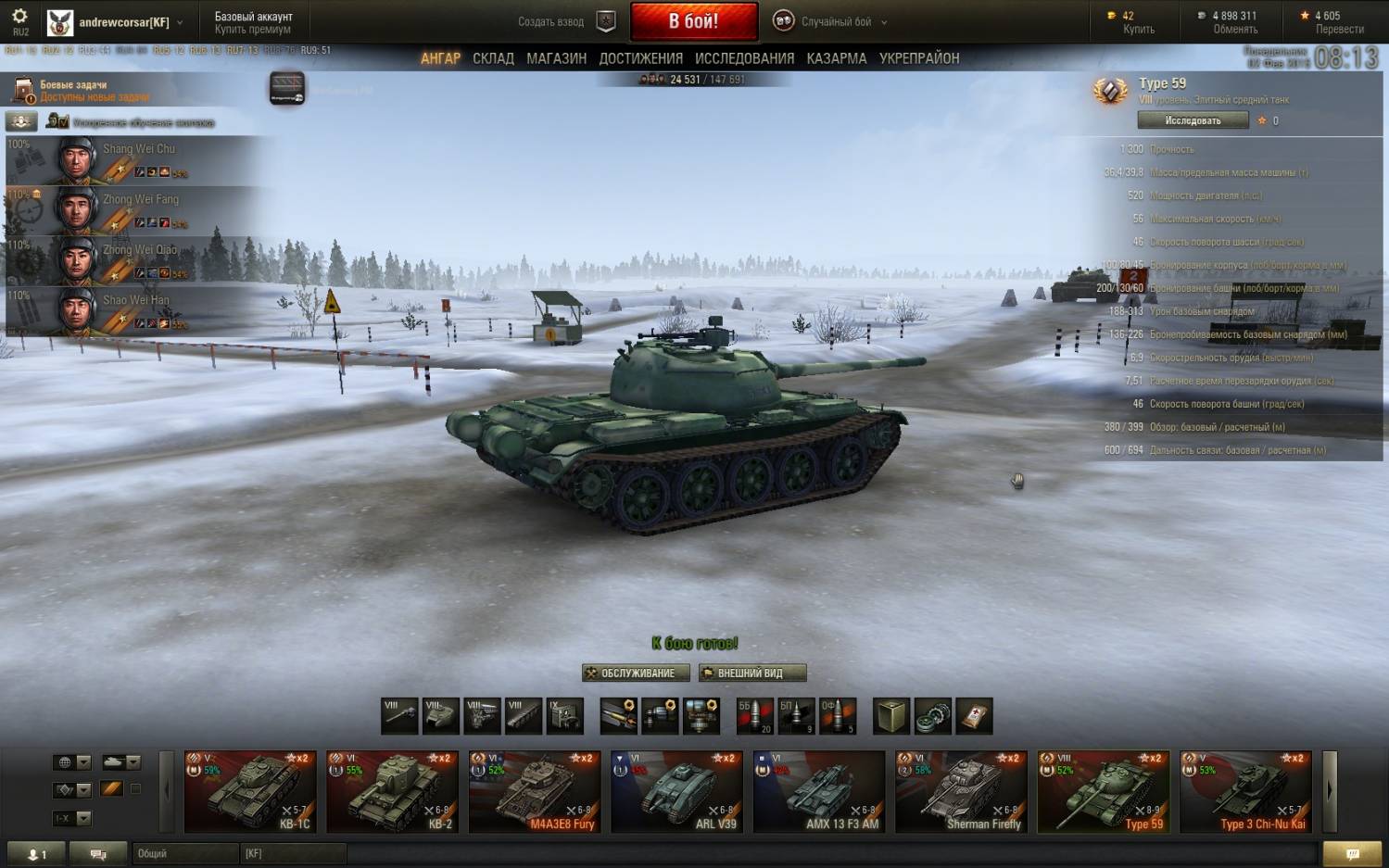Switch to the СКЛАД tab
This screenshot has height=868, width=1389.
pyautogui.click(x=493, y=58)
